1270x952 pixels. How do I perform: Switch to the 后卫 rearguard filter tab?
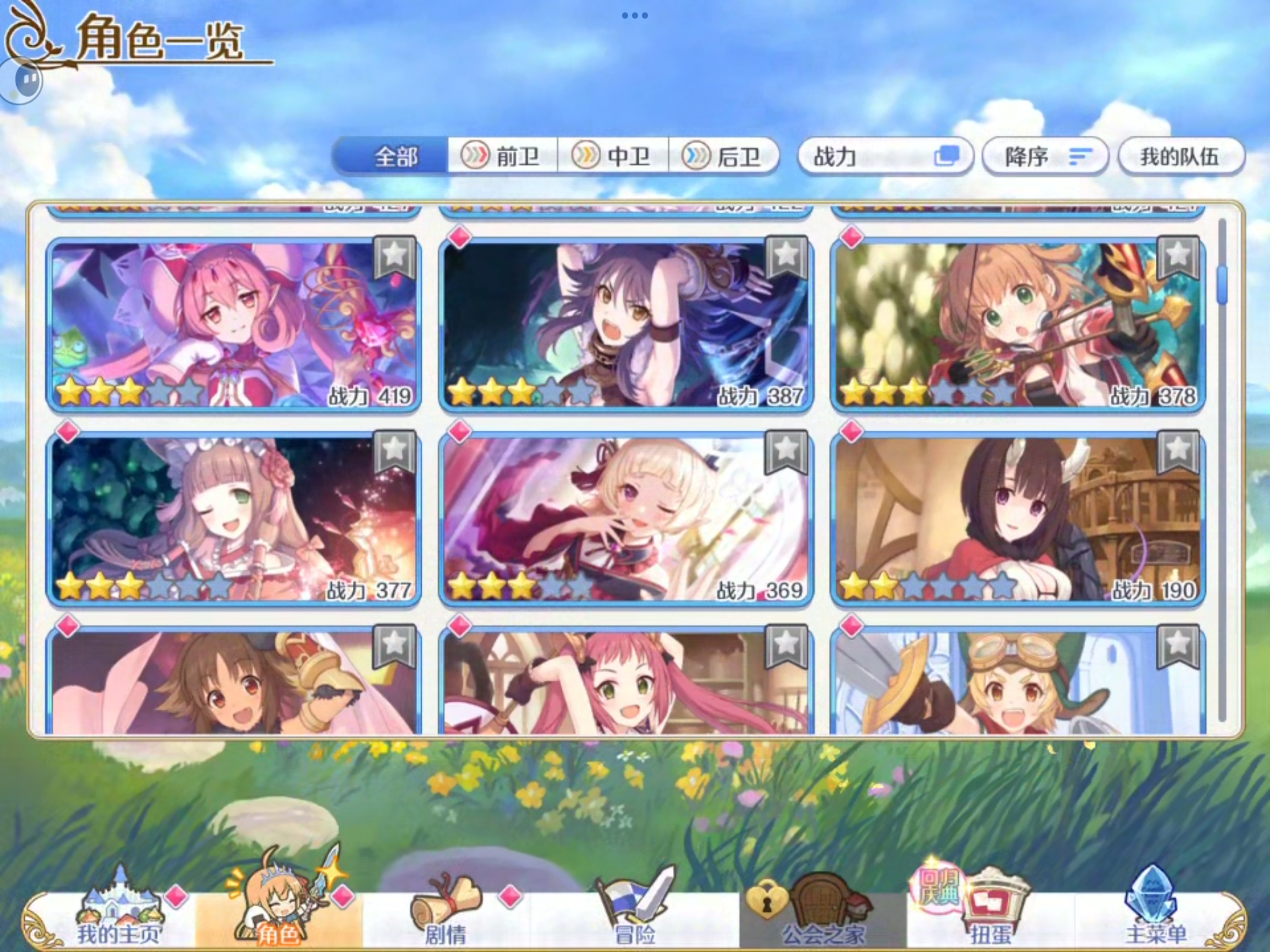coord(726,157)
